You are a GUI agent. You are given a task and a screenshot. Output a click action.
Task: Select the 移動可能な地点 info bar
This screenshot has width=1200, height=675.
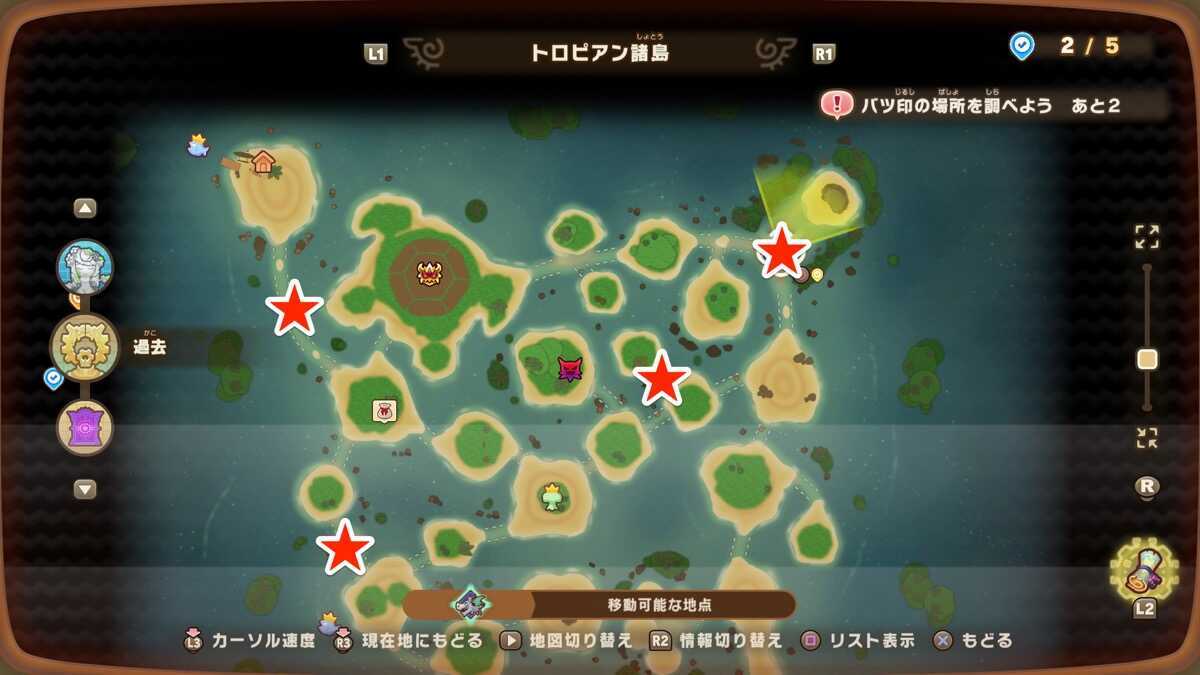point(600,604)
